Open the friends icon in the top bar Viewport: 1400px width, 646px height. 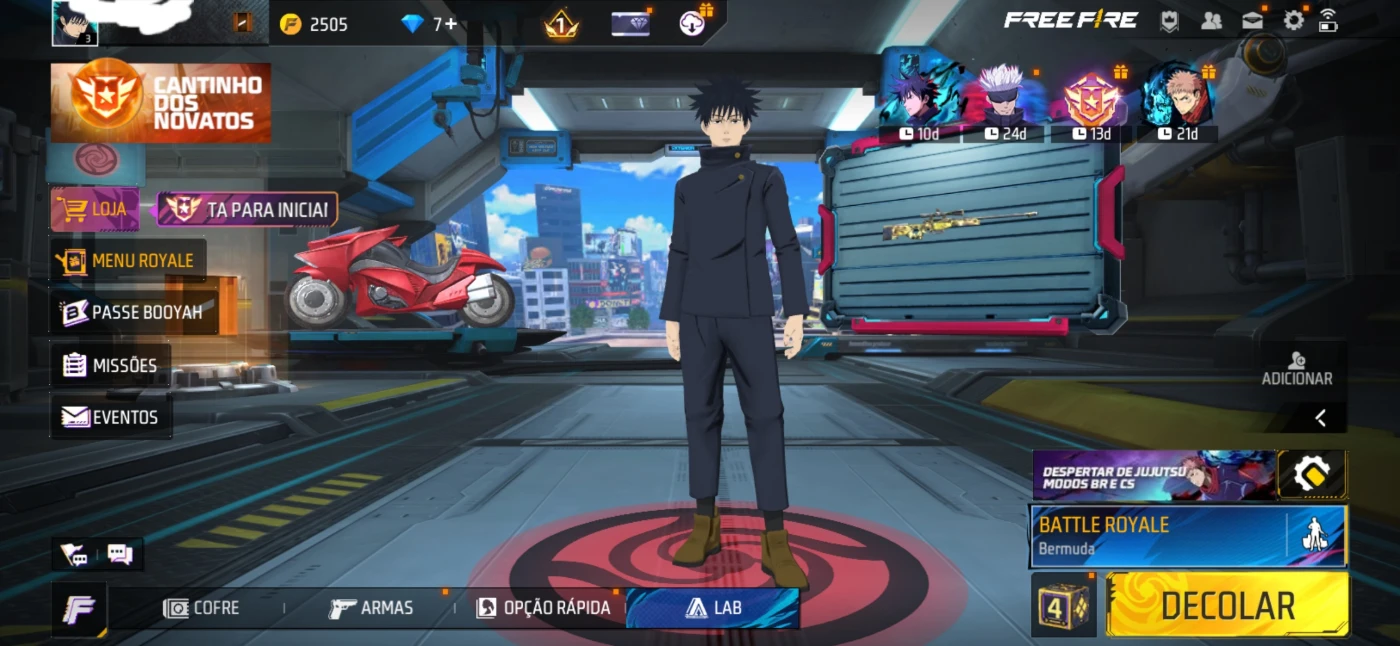point(1211,20)
